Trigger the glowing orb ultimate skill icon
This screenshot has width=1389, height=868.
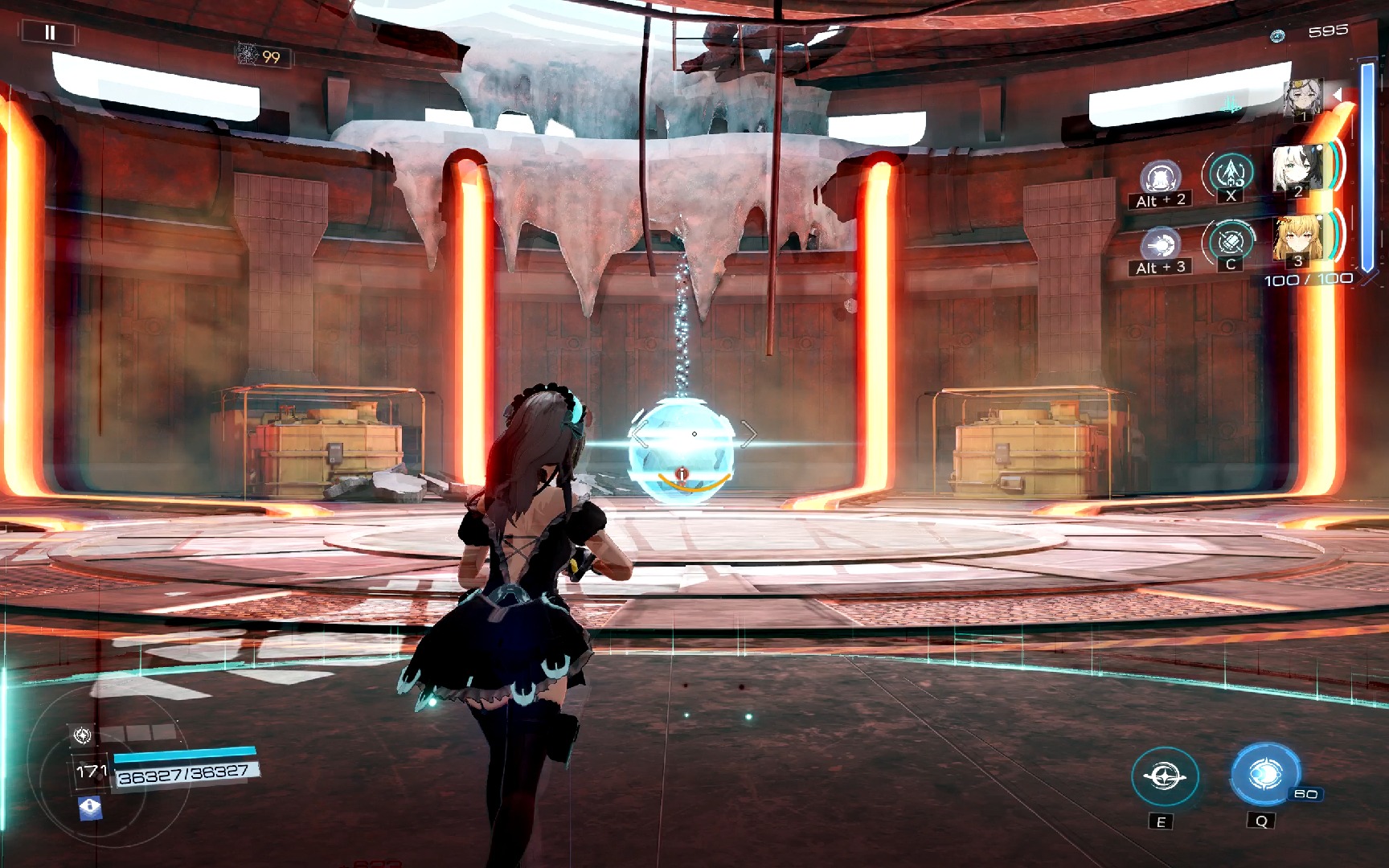point(1160,244)
